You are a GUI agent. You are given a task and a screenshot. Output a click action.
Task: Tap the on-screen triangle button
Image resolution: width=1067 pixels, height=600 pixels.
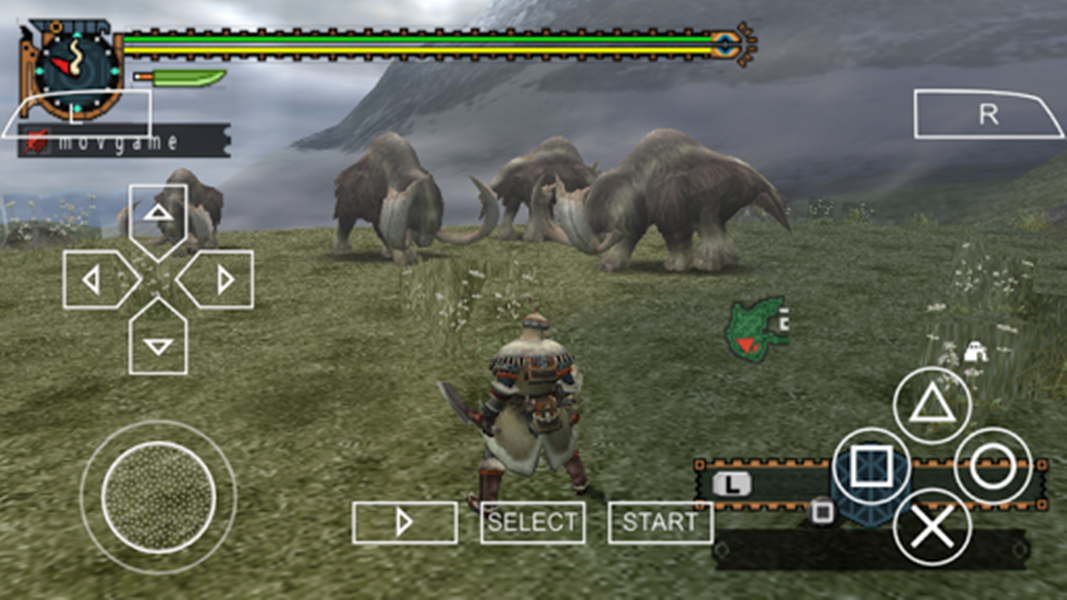(931, 405)
